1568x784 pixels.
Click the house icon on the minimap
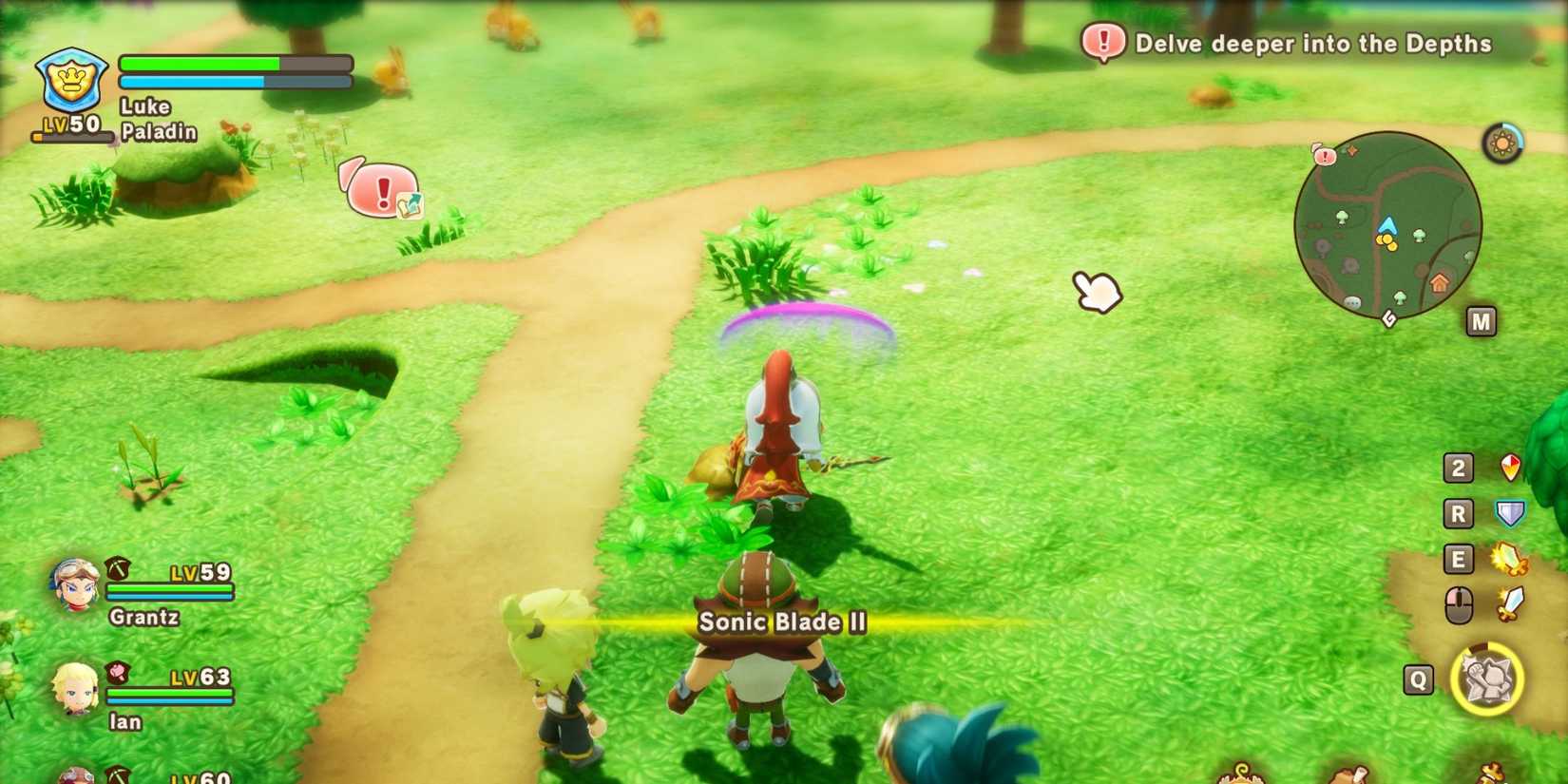tap(1437, 282)
